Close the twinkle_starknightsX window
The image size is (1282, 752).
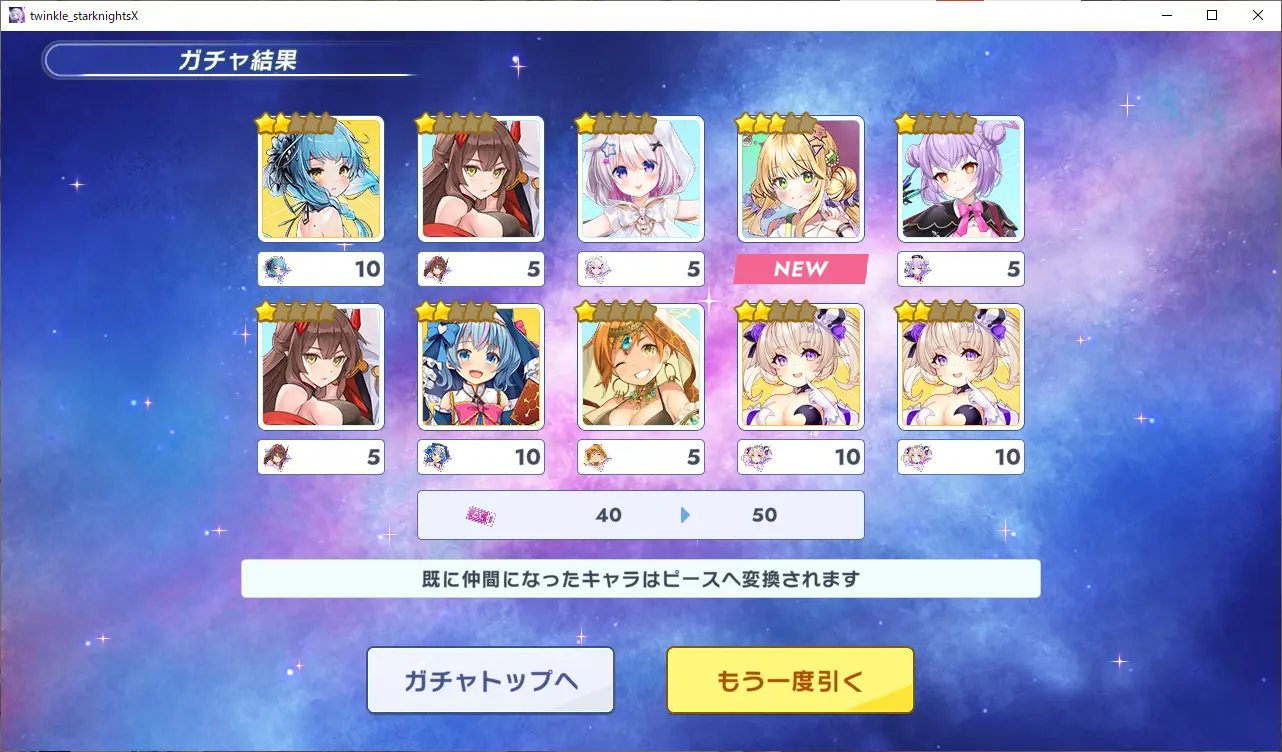pos(1258,15)
